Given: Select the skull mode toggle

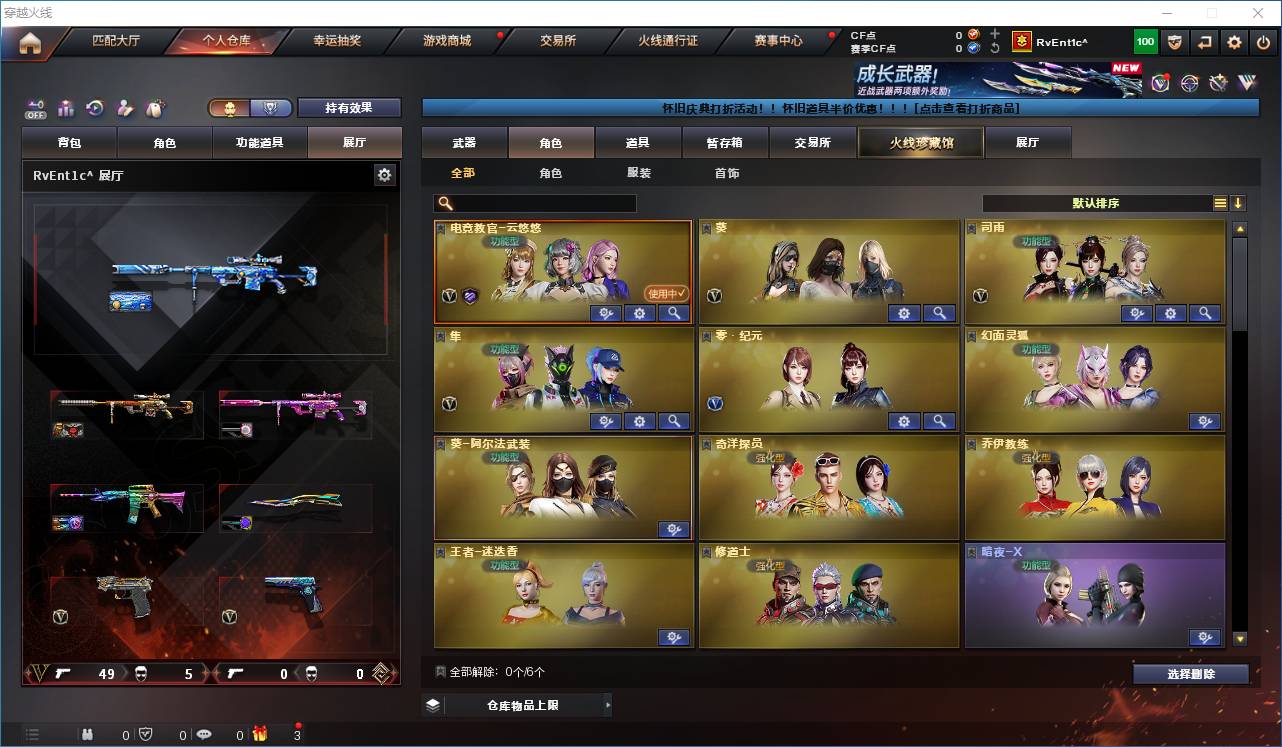Looking at the screenshot, I should [230, 108].
